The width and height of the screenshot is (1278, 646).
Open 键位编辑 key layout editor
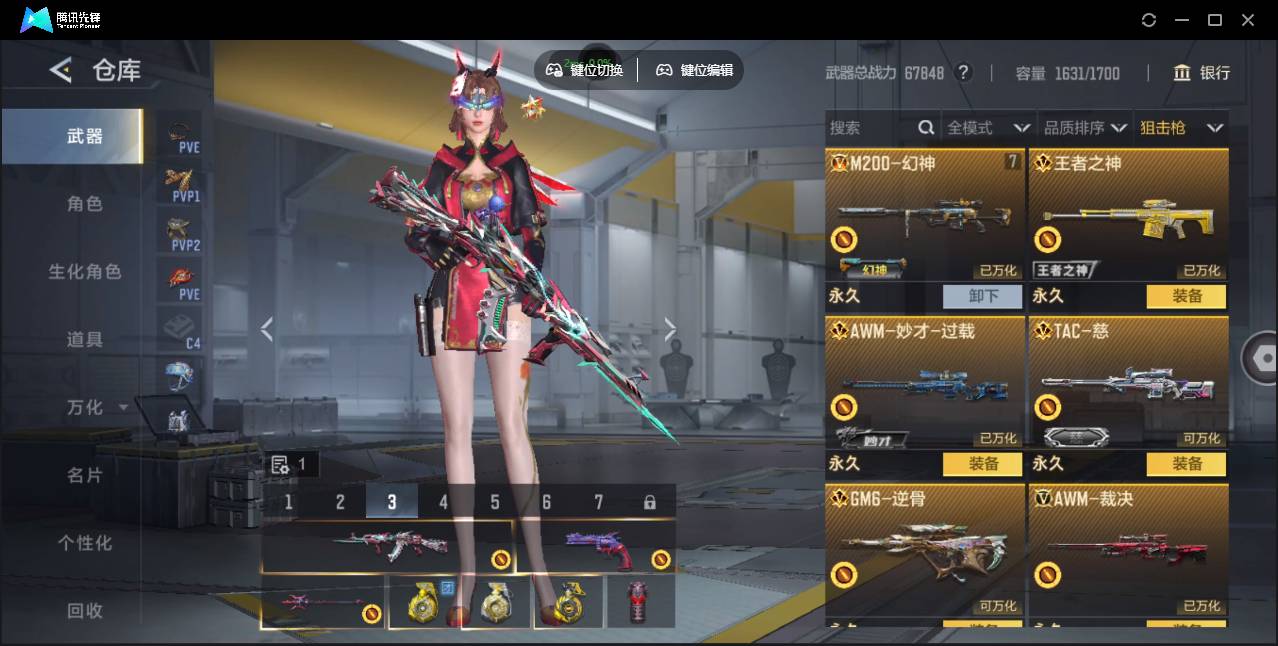[x=695, y=70]
